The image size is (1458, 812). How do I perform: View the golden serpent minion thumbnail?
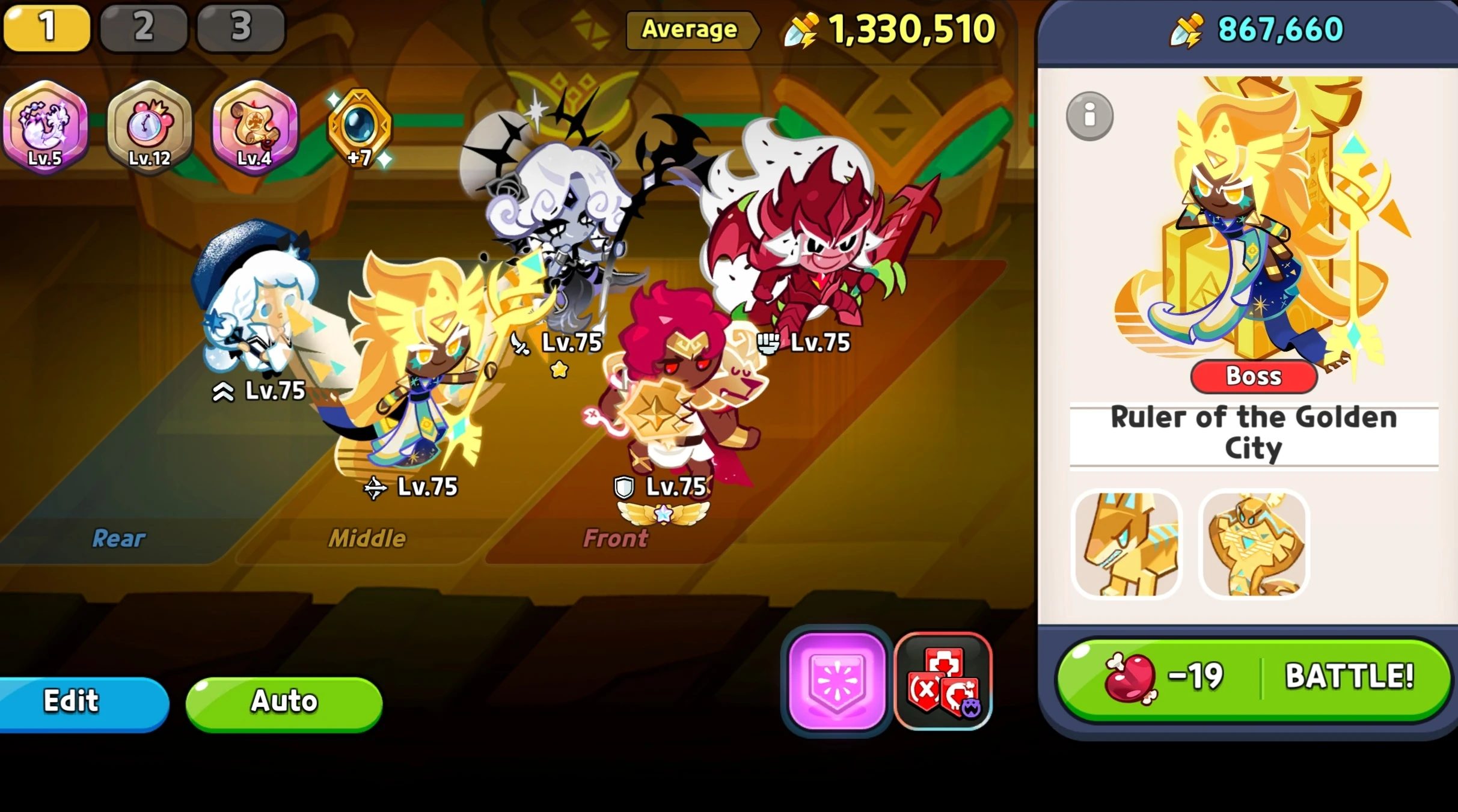[x=1254, y=544]
